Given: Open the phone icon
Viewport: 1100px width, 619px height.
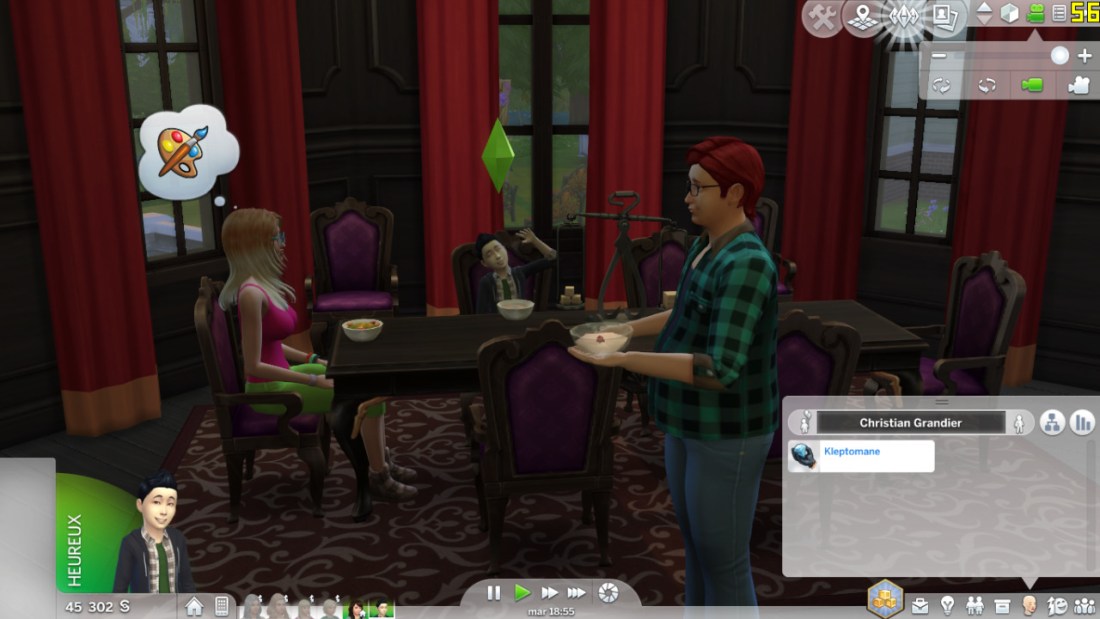Looking at the screenshot, I should click(221, 606).
